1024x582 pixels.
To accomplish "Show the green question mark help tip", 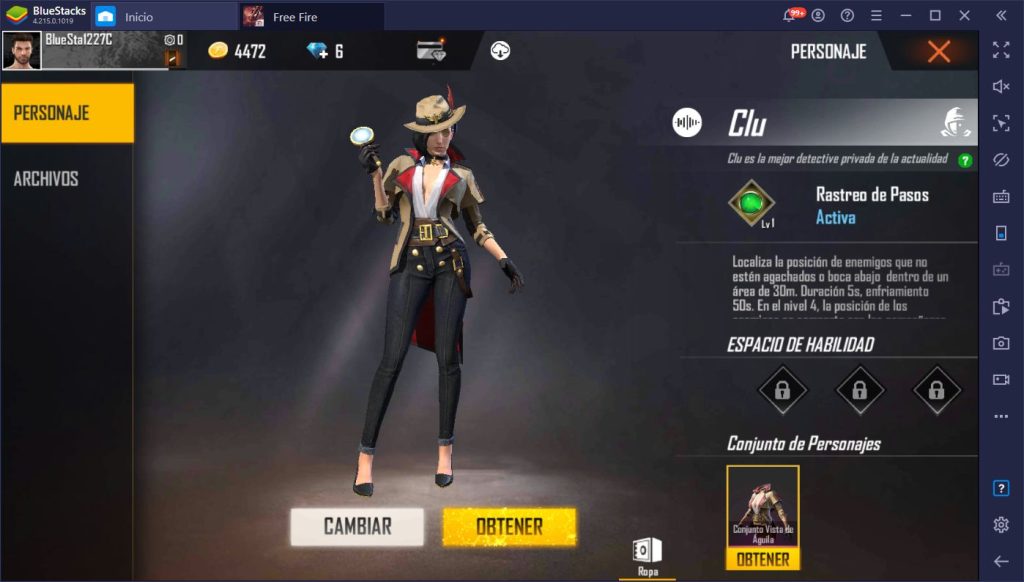I will (965, 160).
